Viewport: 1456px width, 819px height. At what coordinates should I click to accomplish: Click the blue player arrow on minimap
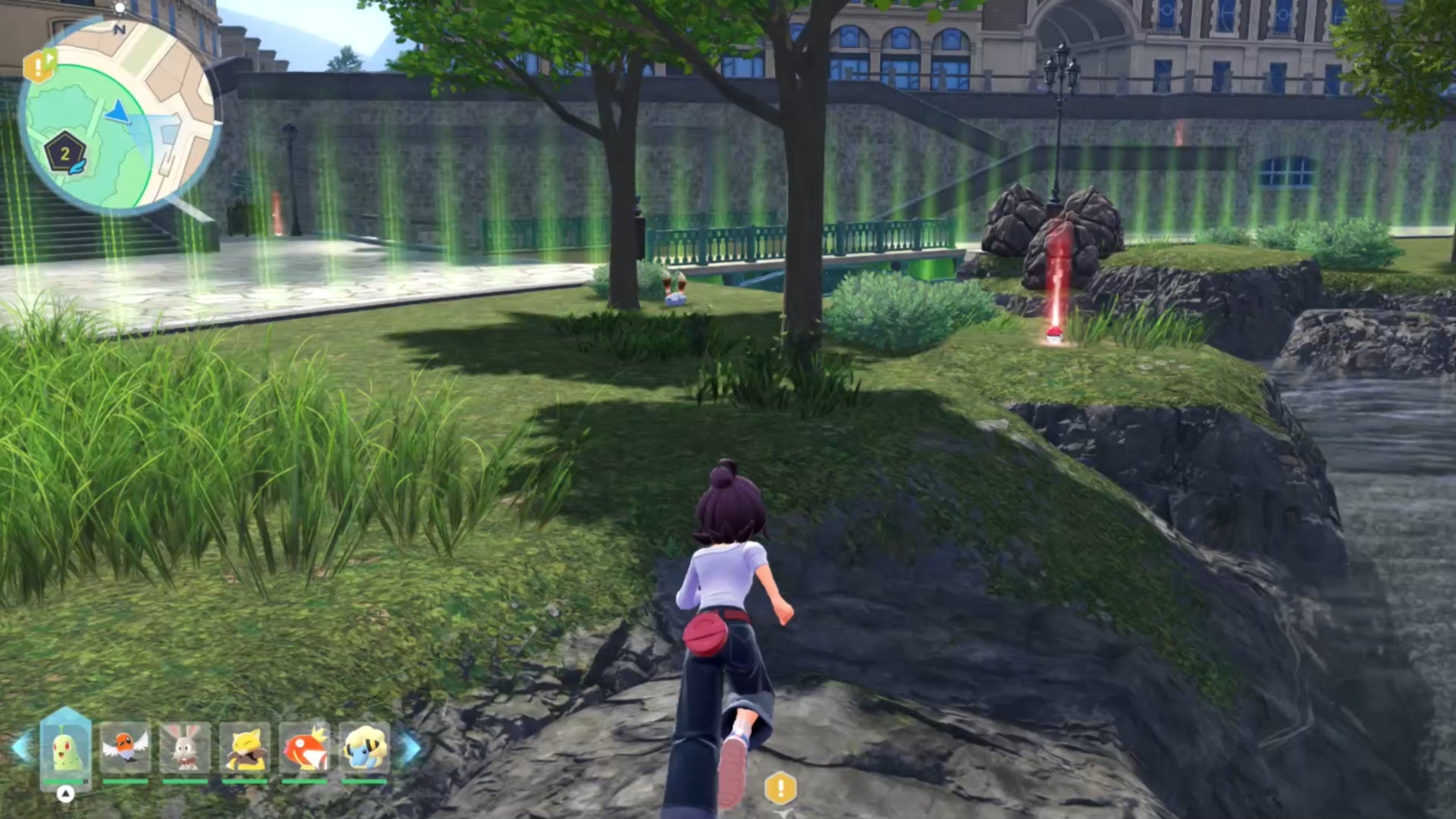click(118, 113)
